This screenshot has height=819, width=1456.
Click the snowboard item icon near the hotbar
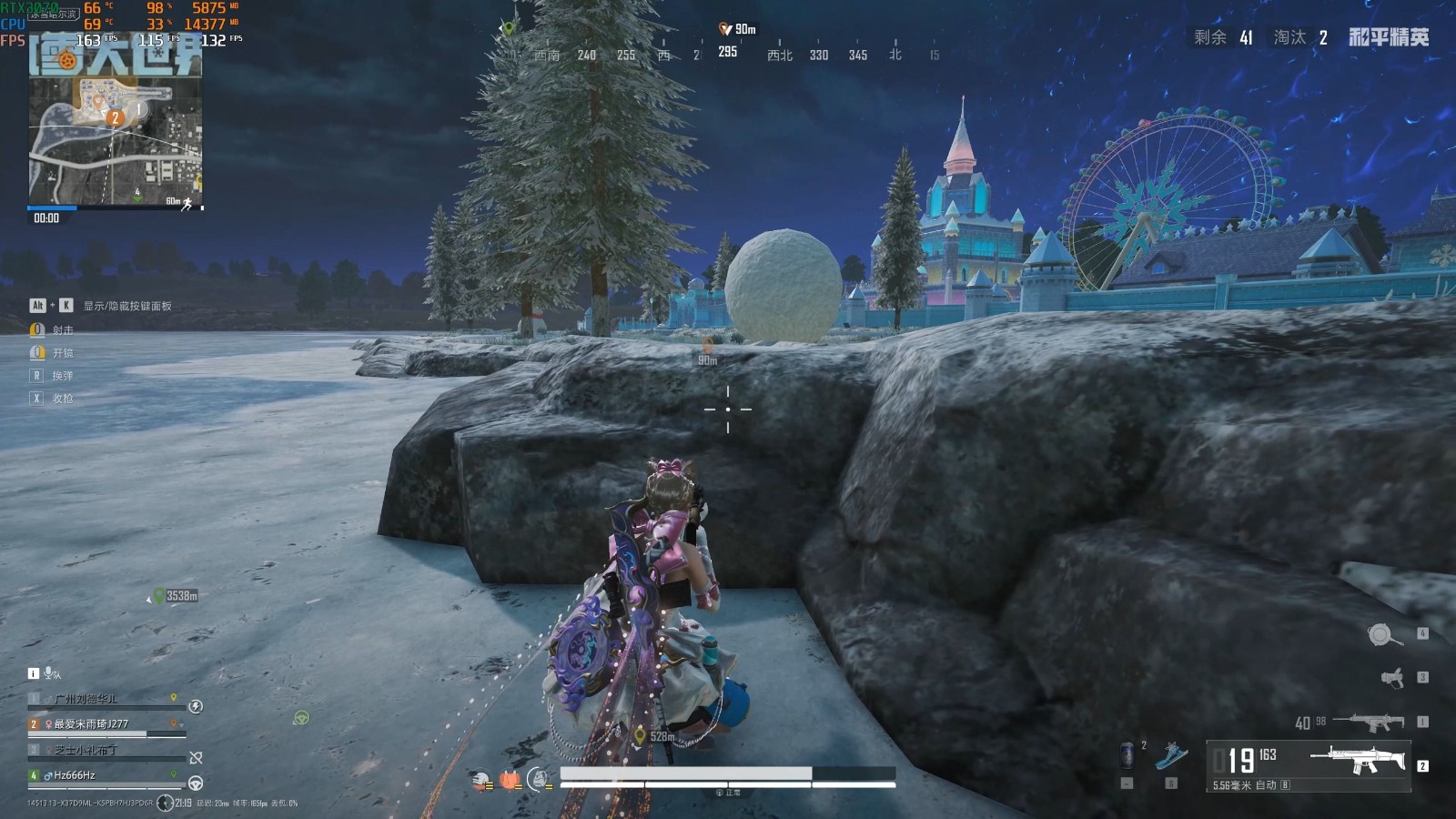(1171, 755)
